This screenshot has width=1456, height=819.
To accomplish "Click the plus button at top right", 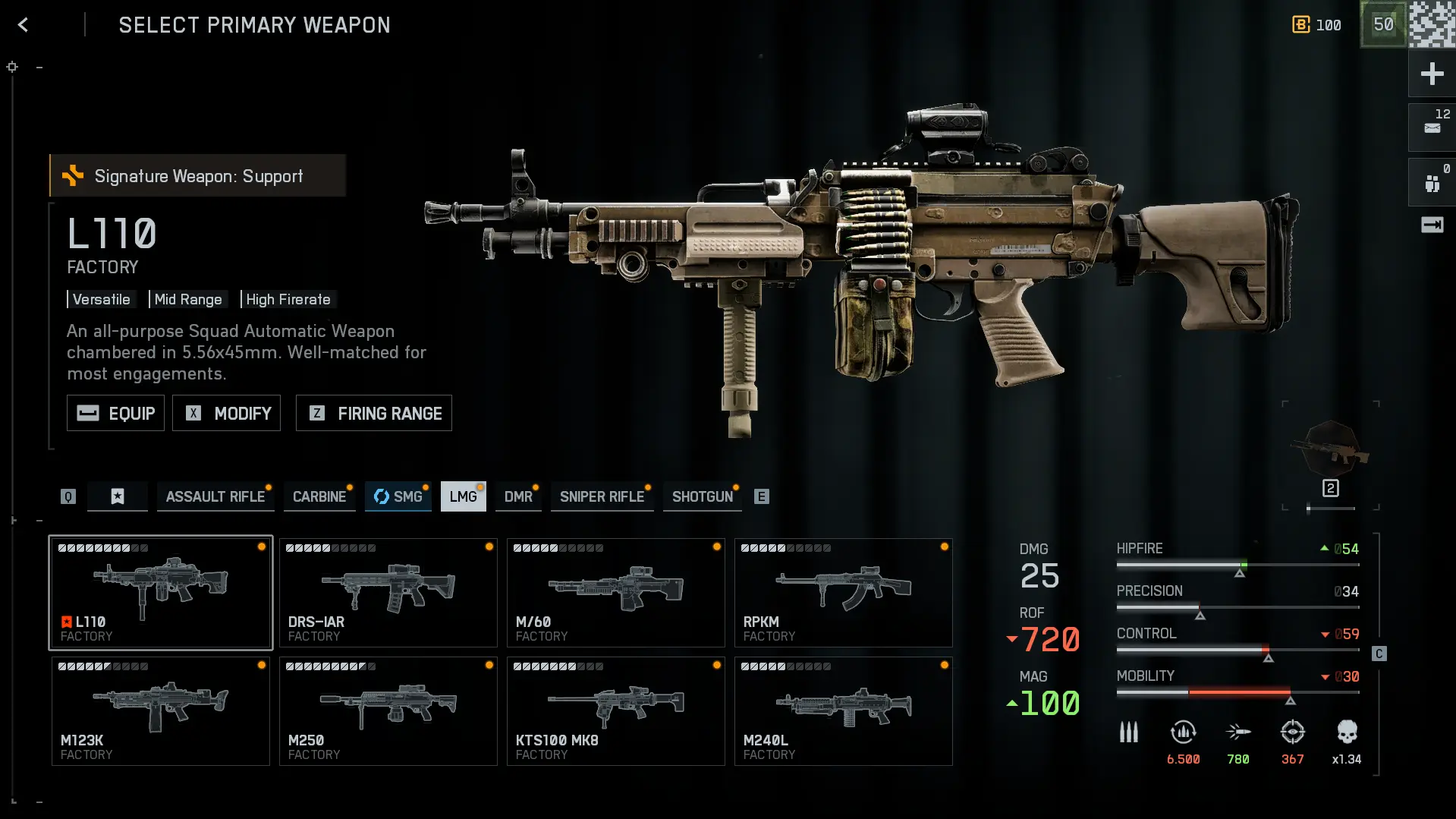I will pyautogui.click(x=1432, y=74).
